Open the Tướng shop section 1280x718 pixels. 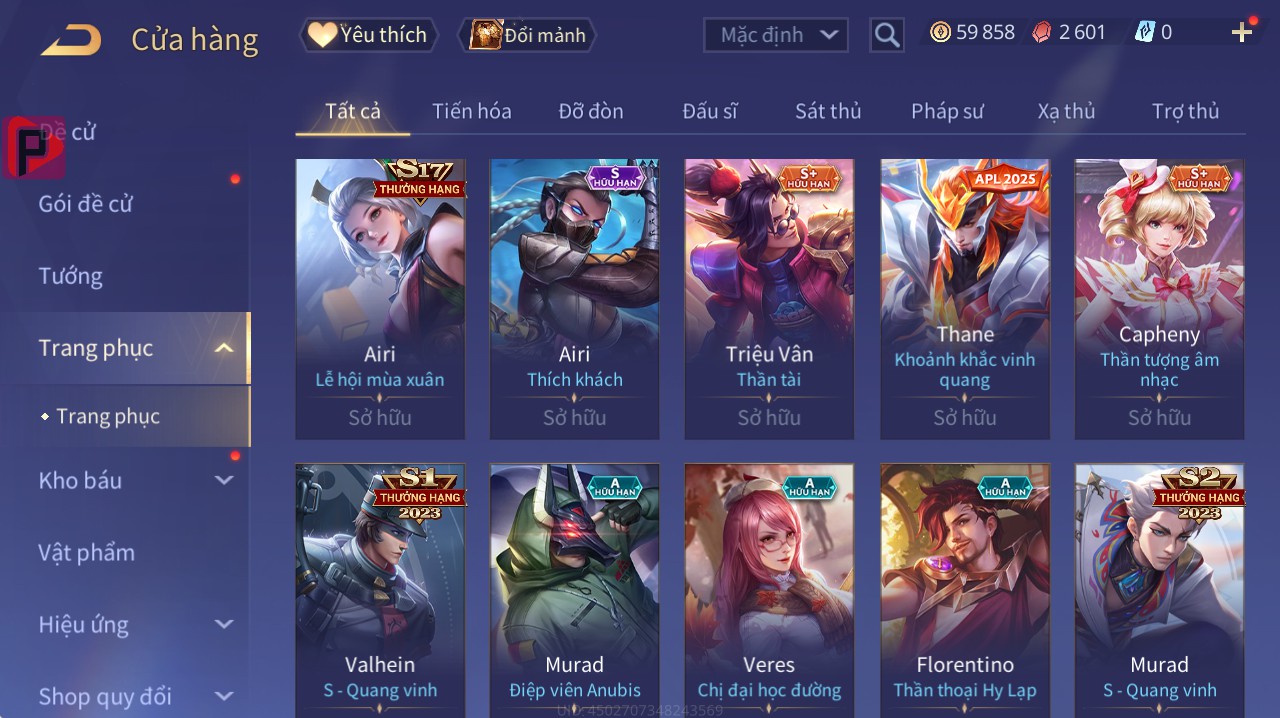tap(71, 276)
